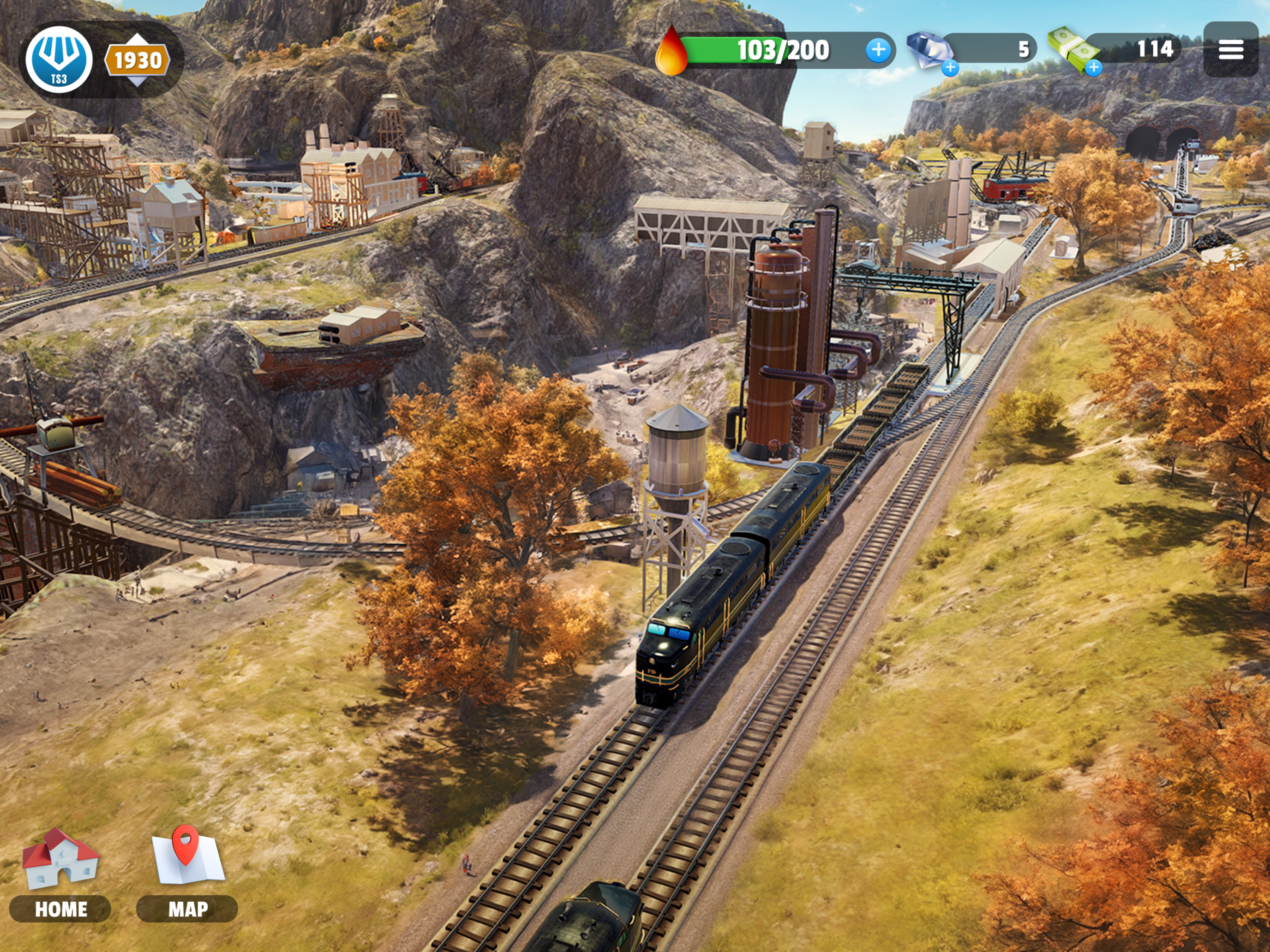Open the hamburger menu
Viewport: 1270px width, 952px height.
[x=1230, y=49]
